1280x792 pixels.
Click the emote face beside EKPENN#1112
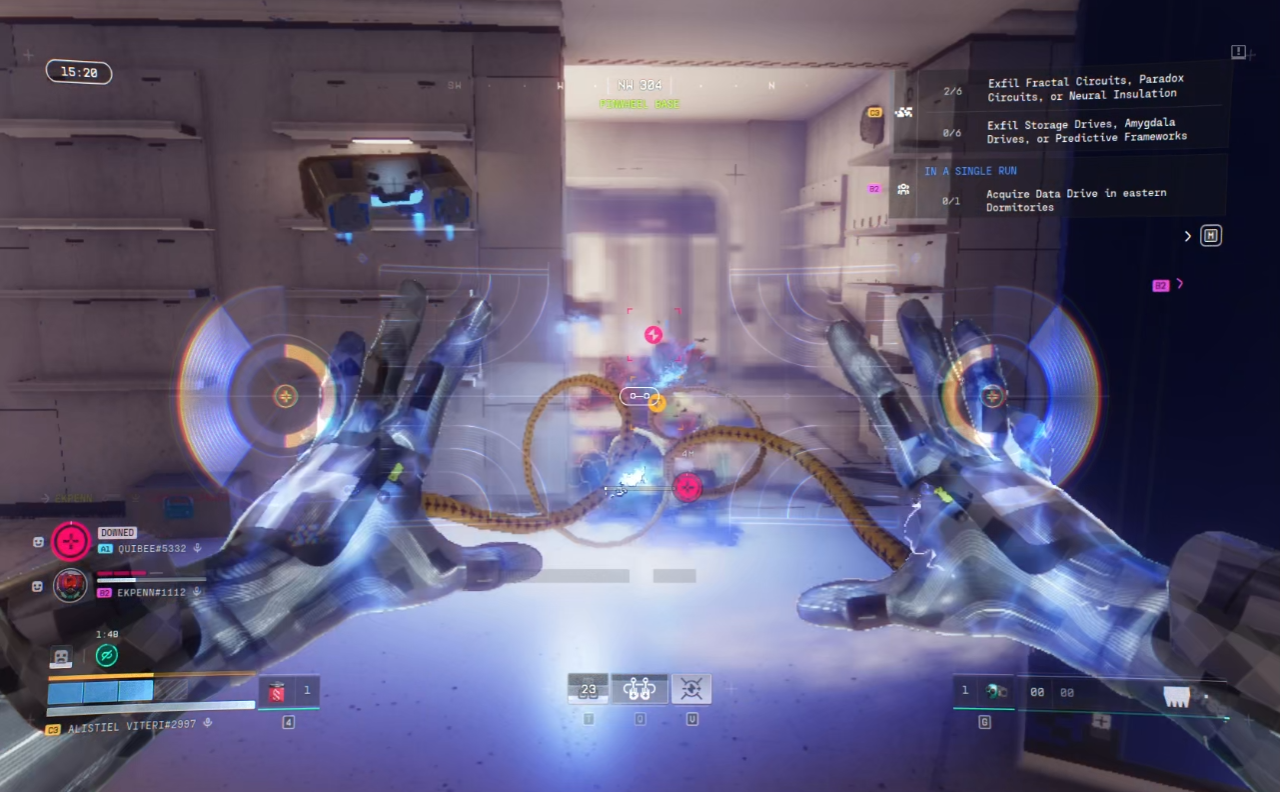[38, 586]
